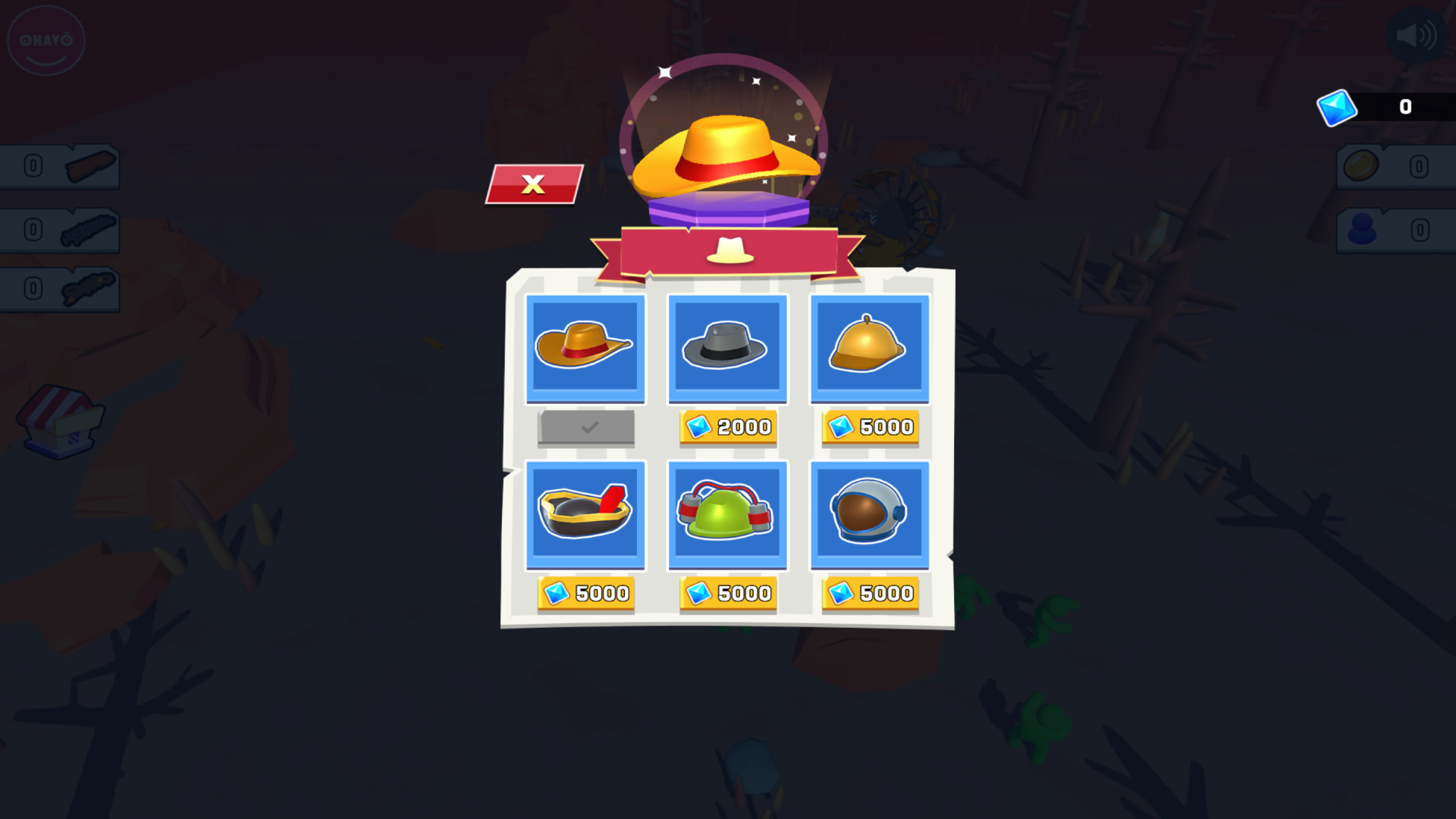Click the OHAYO logo
This screenshot has width=1456, height=819.
tap(45, 39)
